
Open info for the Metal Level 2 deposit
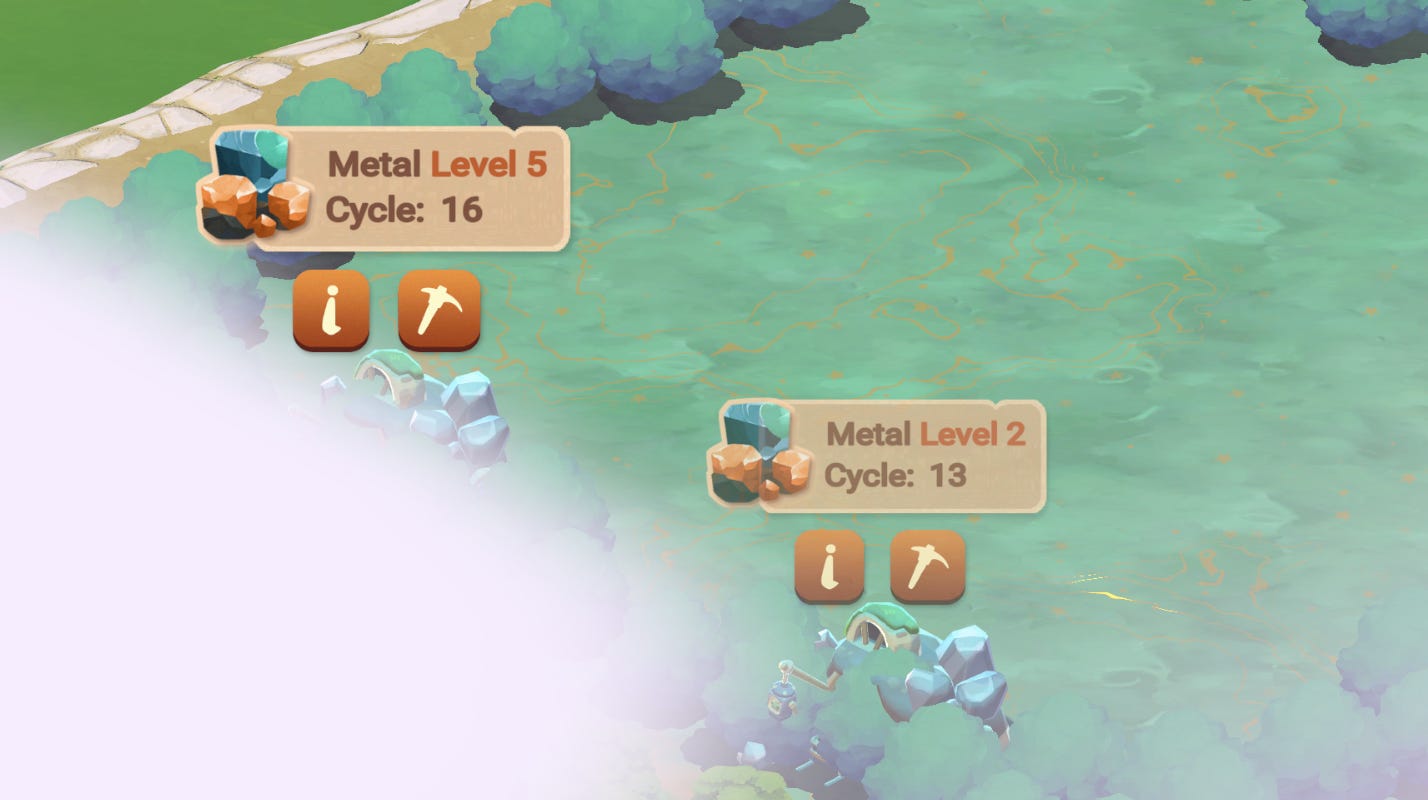click(x=828, y=565)
